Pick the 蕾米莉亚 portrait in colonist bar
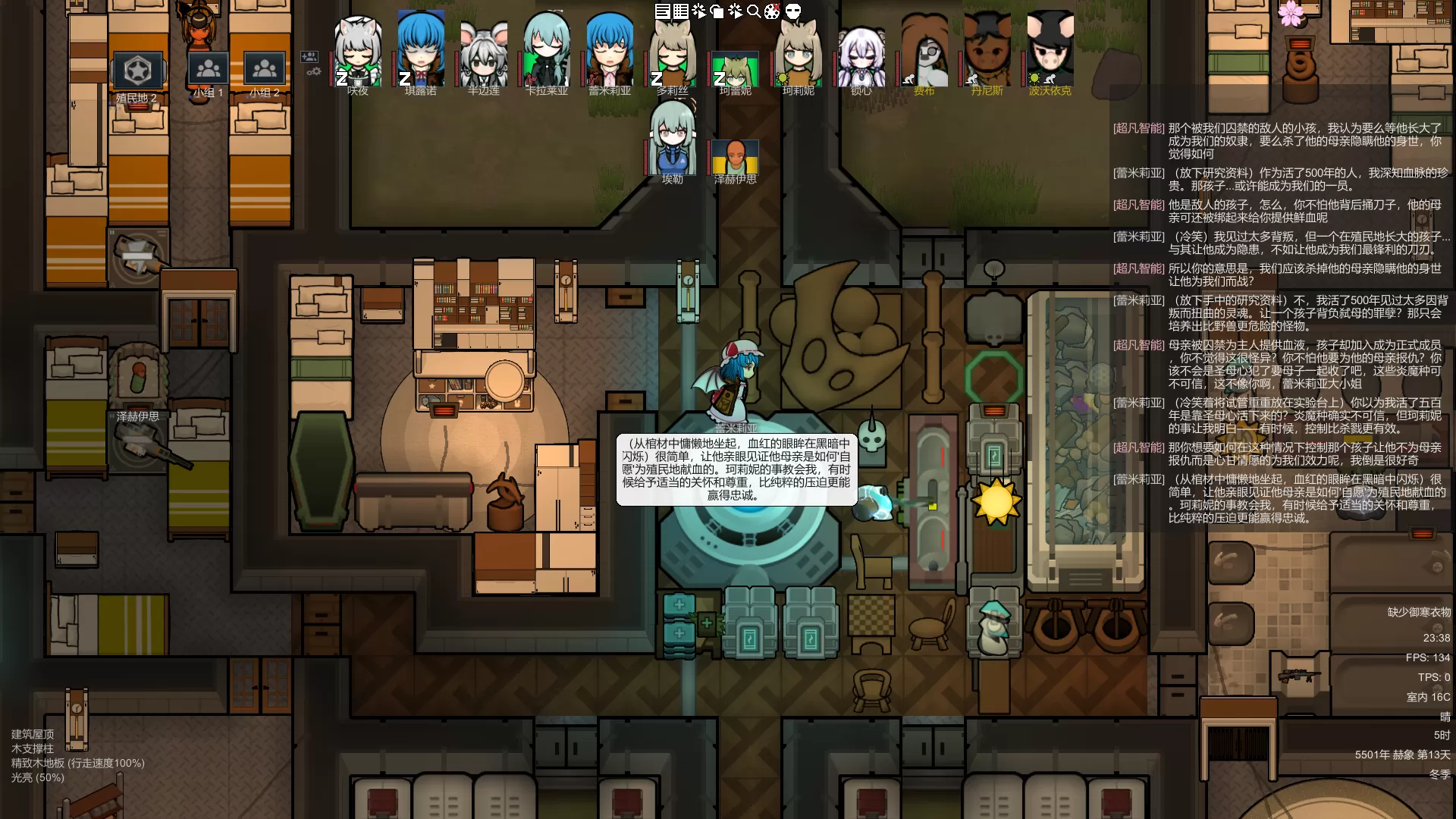The image size is (1456, 819). pyautogui.click(x=610, y=52)
